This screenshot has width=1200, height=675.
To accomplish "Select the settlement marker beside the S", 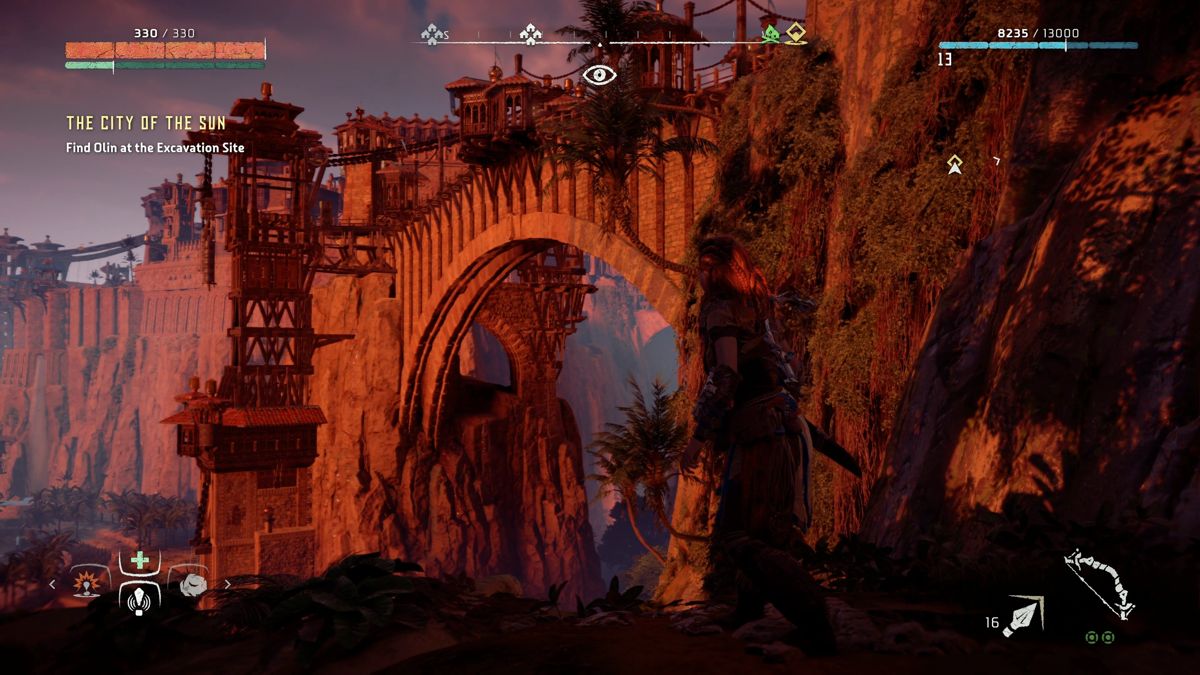I will (x=431, y=35).
